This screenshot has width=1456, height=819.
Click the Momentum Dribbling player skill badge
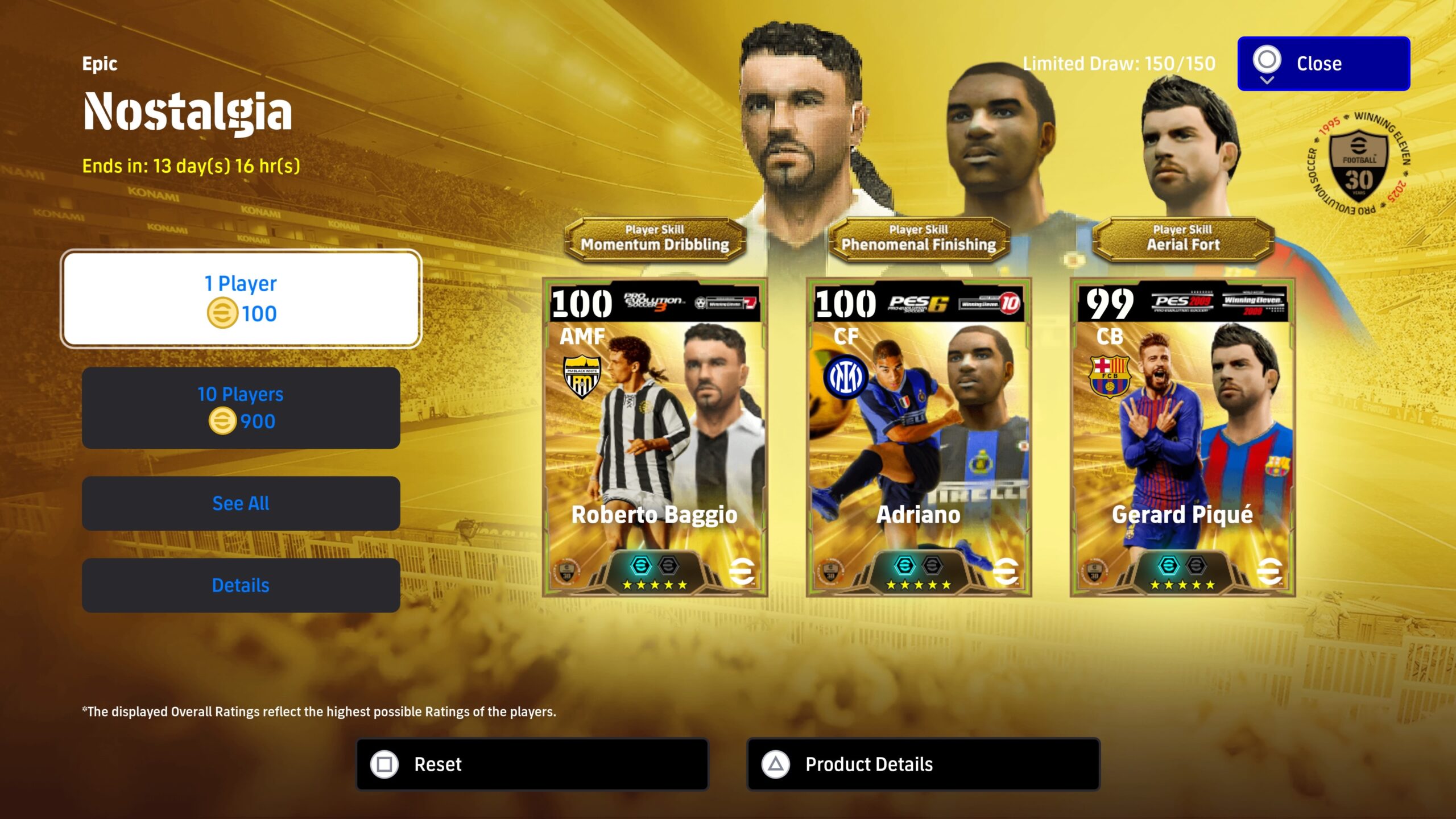(655, 239)
